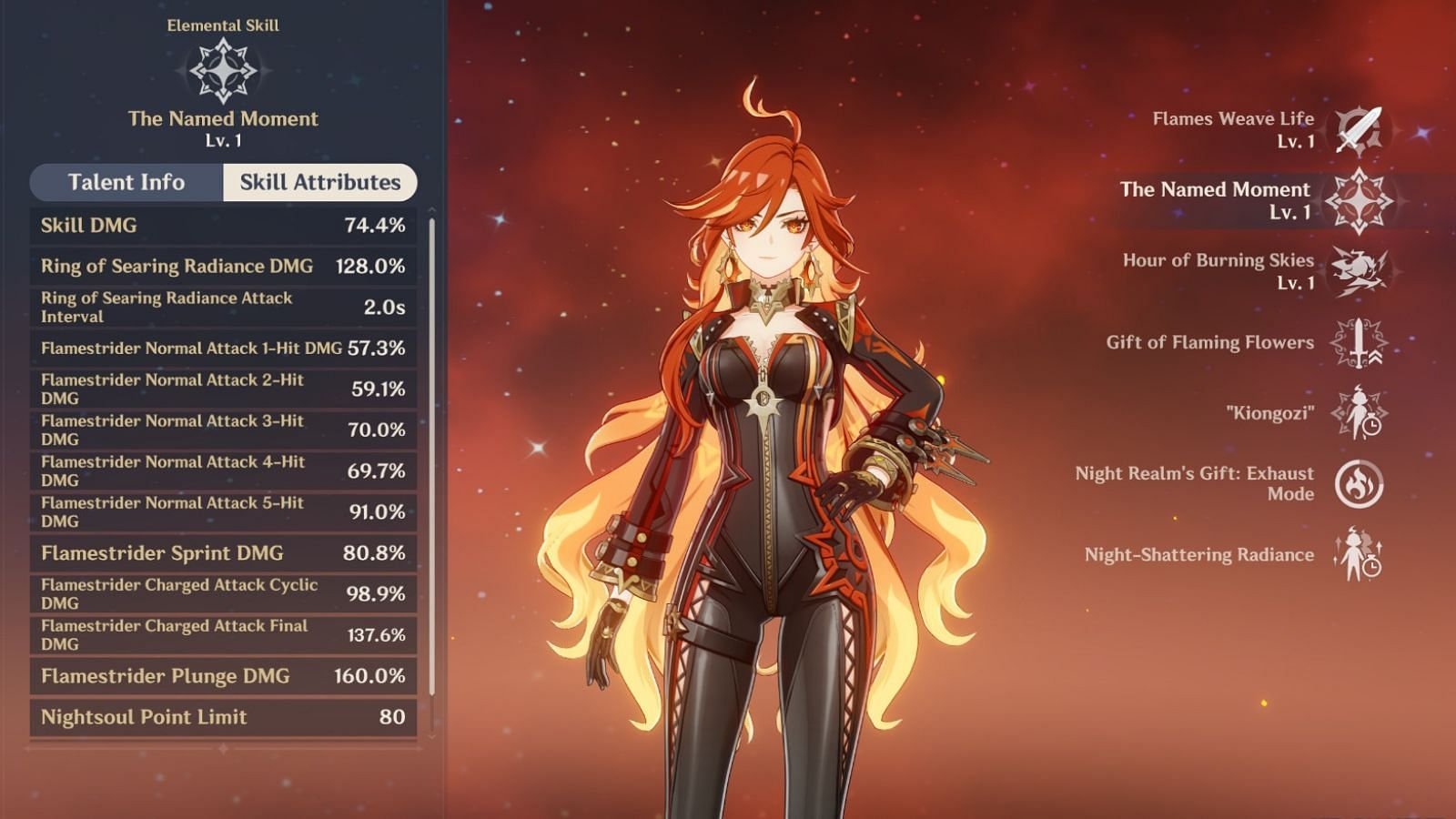Click the skill attributes list scrollbar
1456x819 pixels.
tap(431, 455)
